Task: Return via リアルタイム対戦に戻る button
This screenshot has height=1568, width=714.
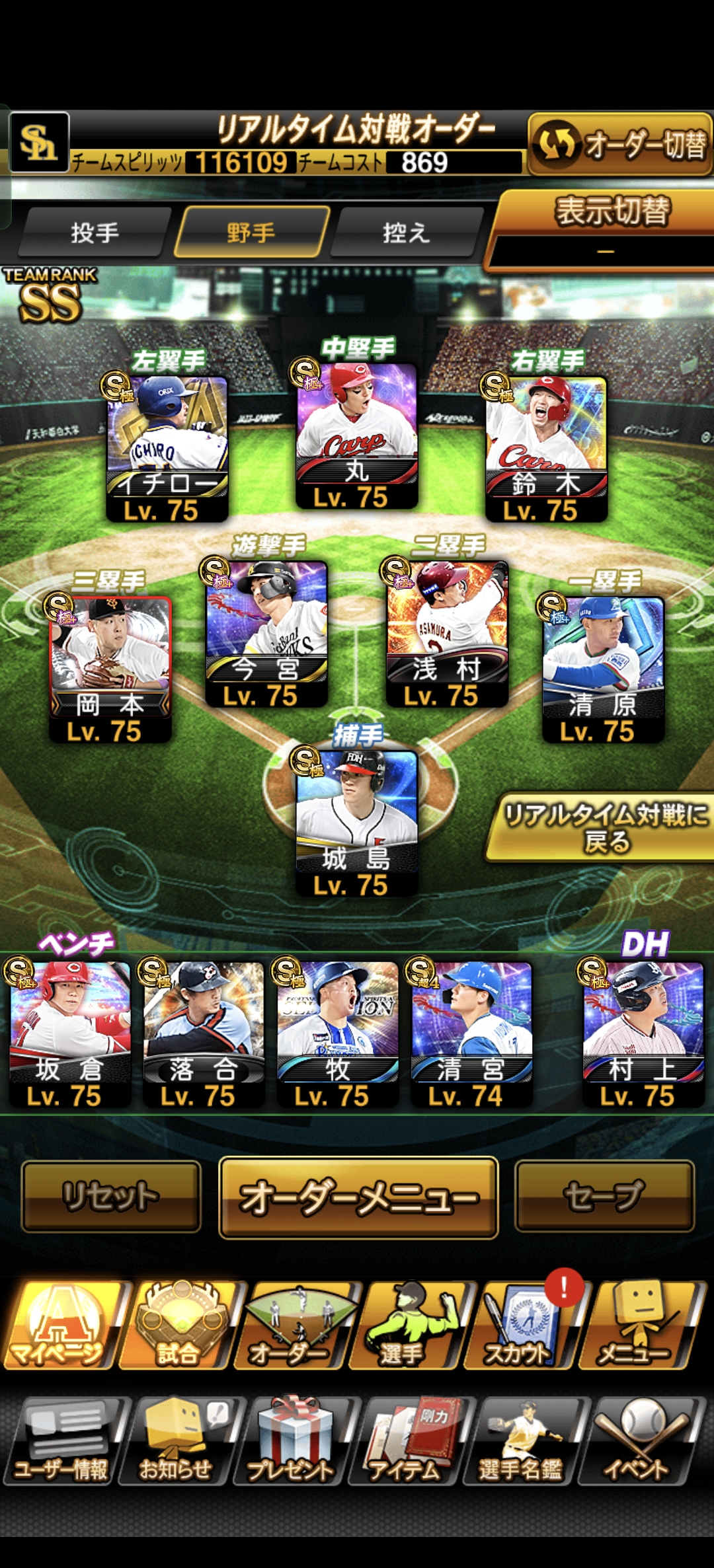Action: tap(603, 827)
